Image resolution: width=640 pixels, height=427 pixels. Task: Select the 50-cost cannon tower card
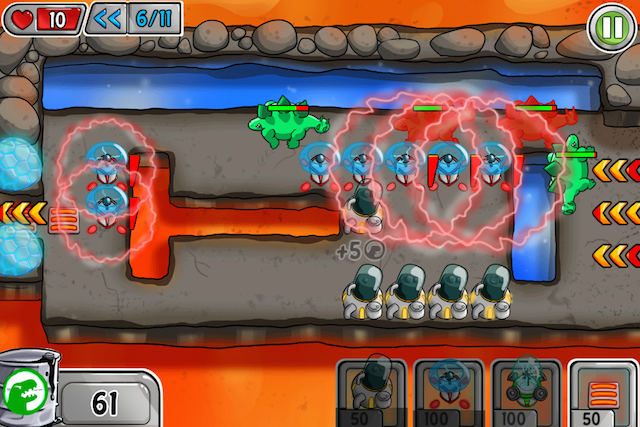point(371,391)
